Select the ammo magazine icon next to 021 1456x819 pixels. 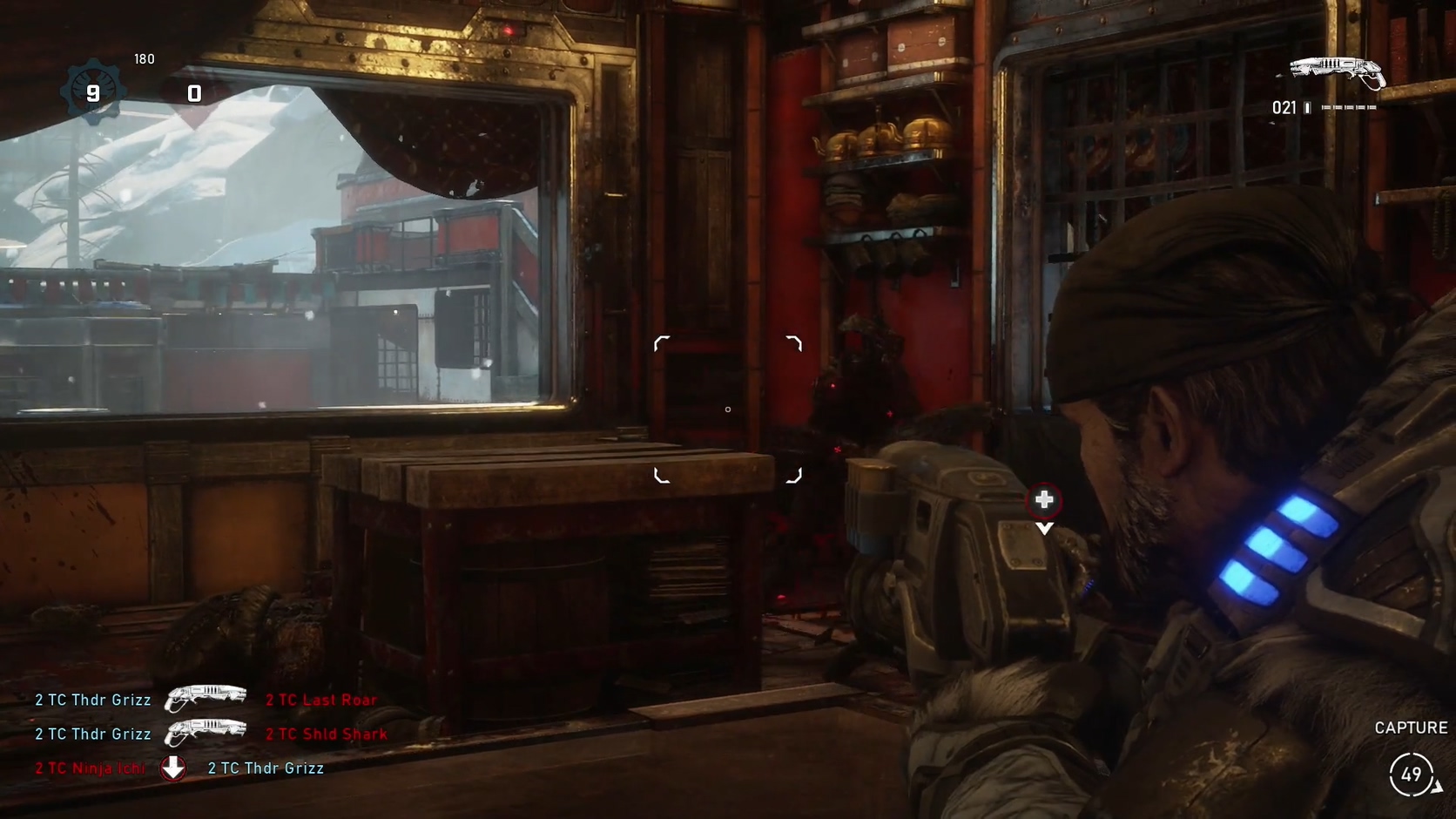coord(1308,107)
